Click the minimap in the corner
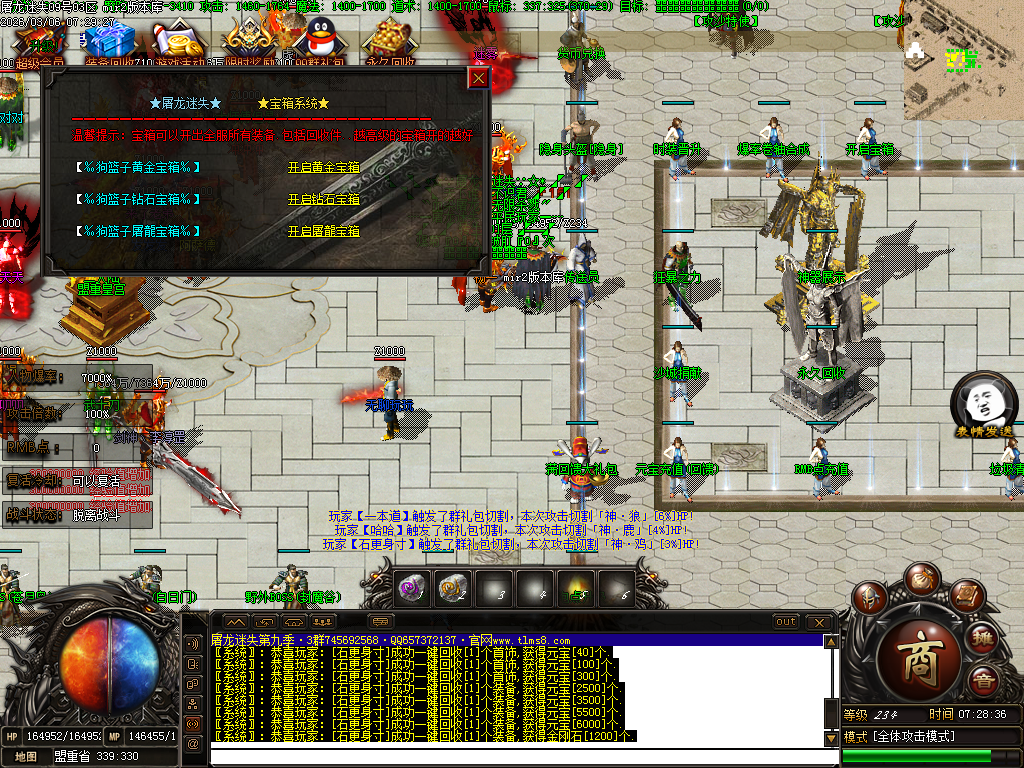The width and height of the screenshot is (1024, 768). (963, 52)
